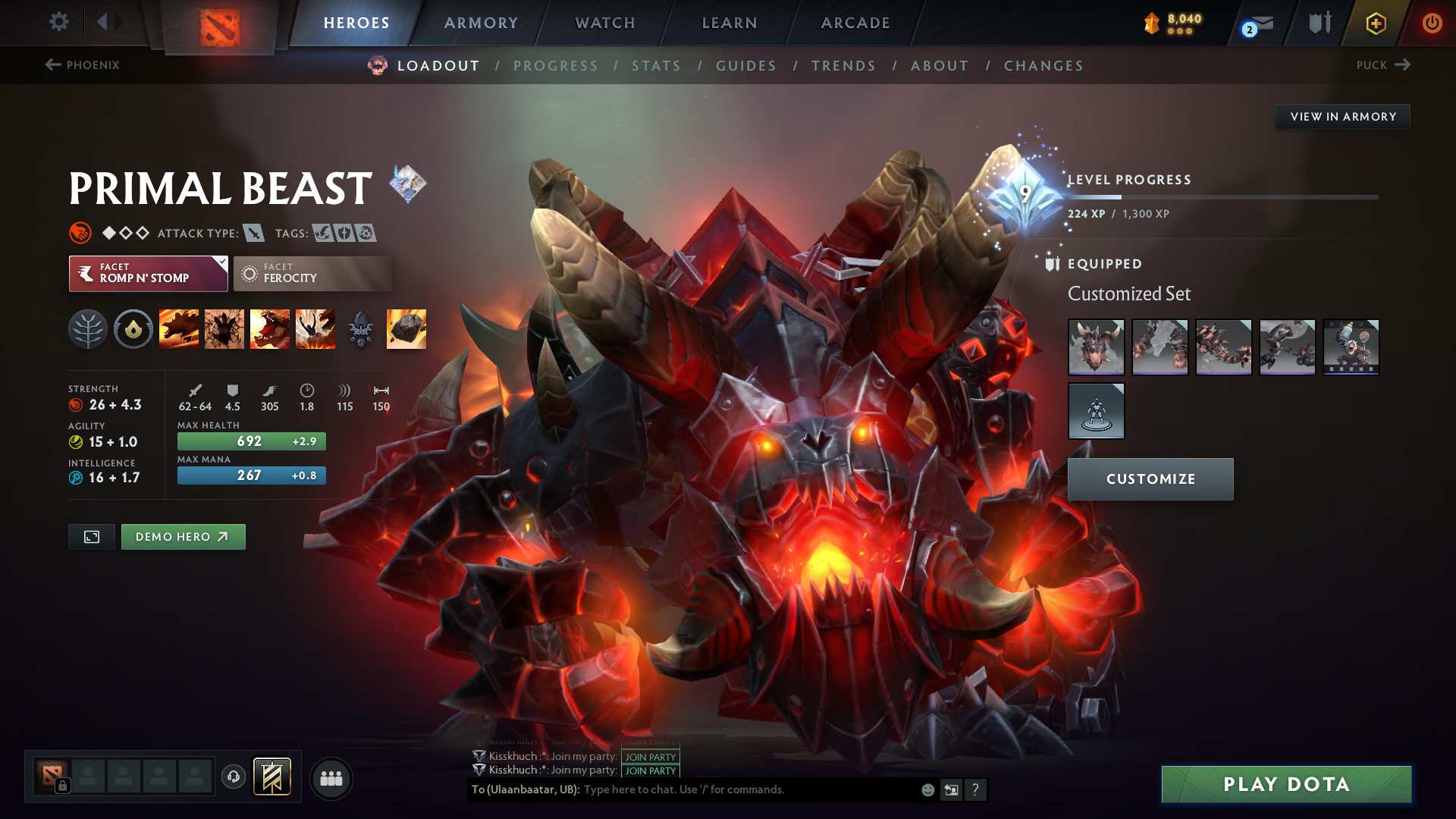Click the Pulverize ultimate ability icon
The width and height of the screenshot is (1456, 819).
tap(315, 328)
